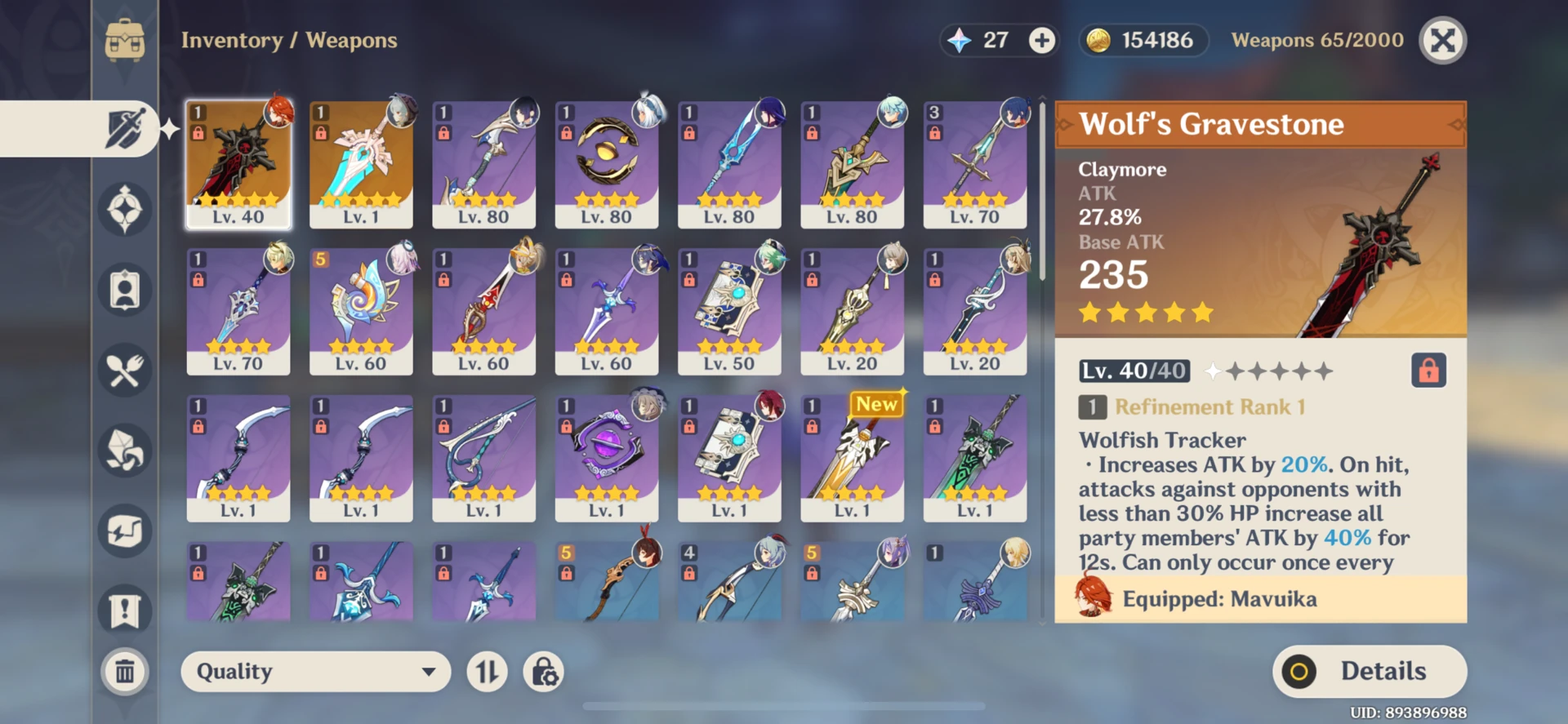Image resolution: width=1568 pixels, height=724 pixels.
Task: Click the up-down sort order icon
Action: pyautogui.click(x=487, y=672)
